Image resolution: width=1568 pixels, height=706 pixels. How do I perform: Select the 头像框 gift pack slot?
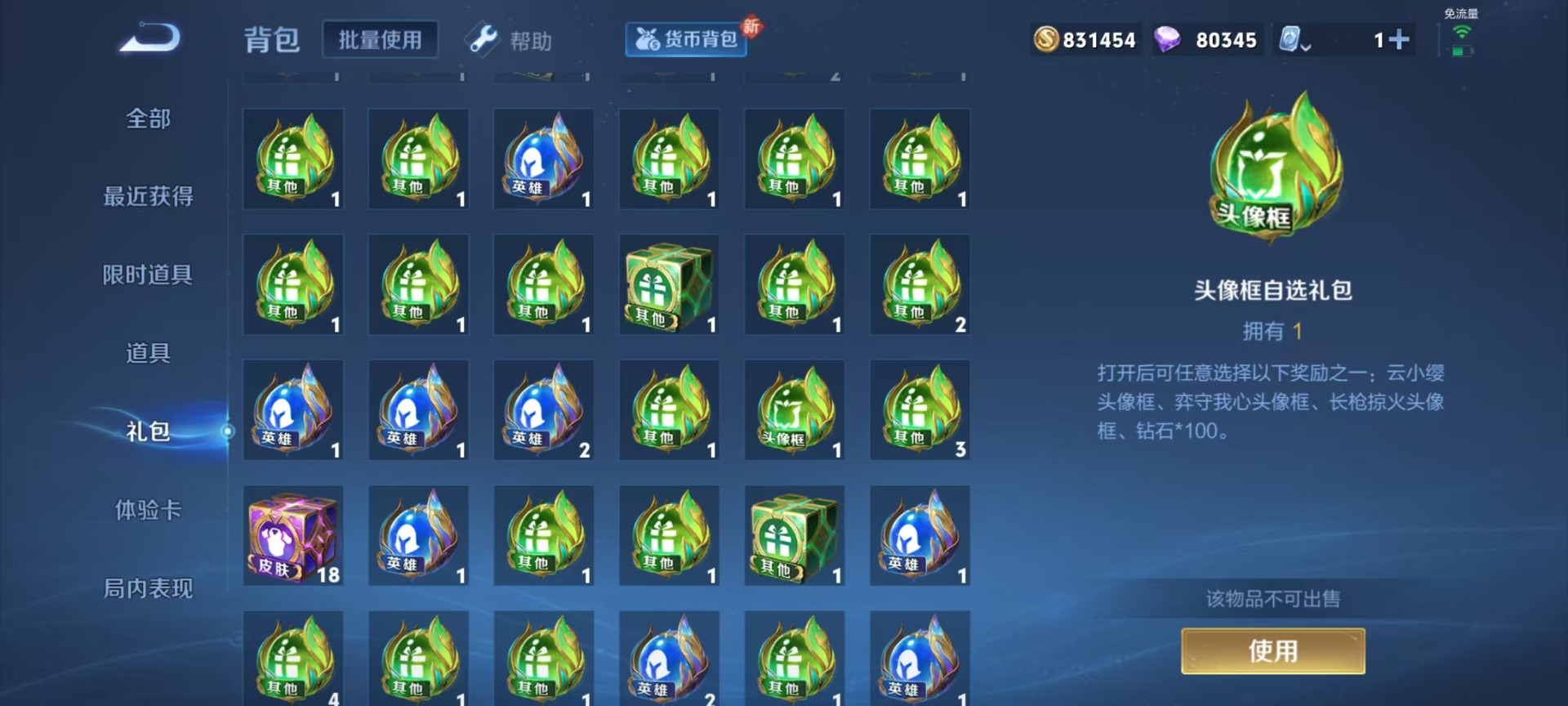coord(795,410)
